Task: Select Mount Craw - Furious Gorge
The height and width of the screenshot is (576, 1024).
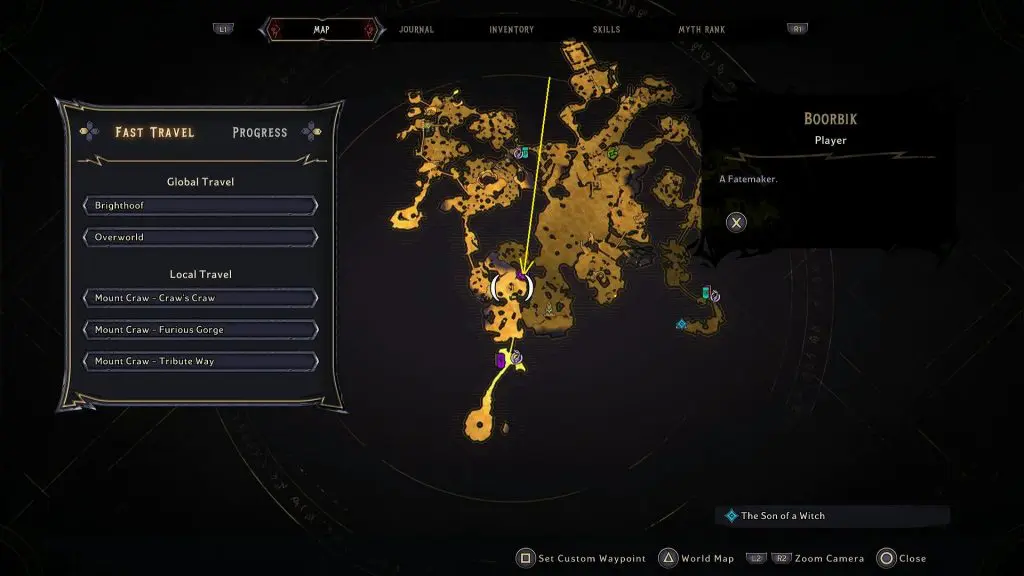Action: point(201,330)
